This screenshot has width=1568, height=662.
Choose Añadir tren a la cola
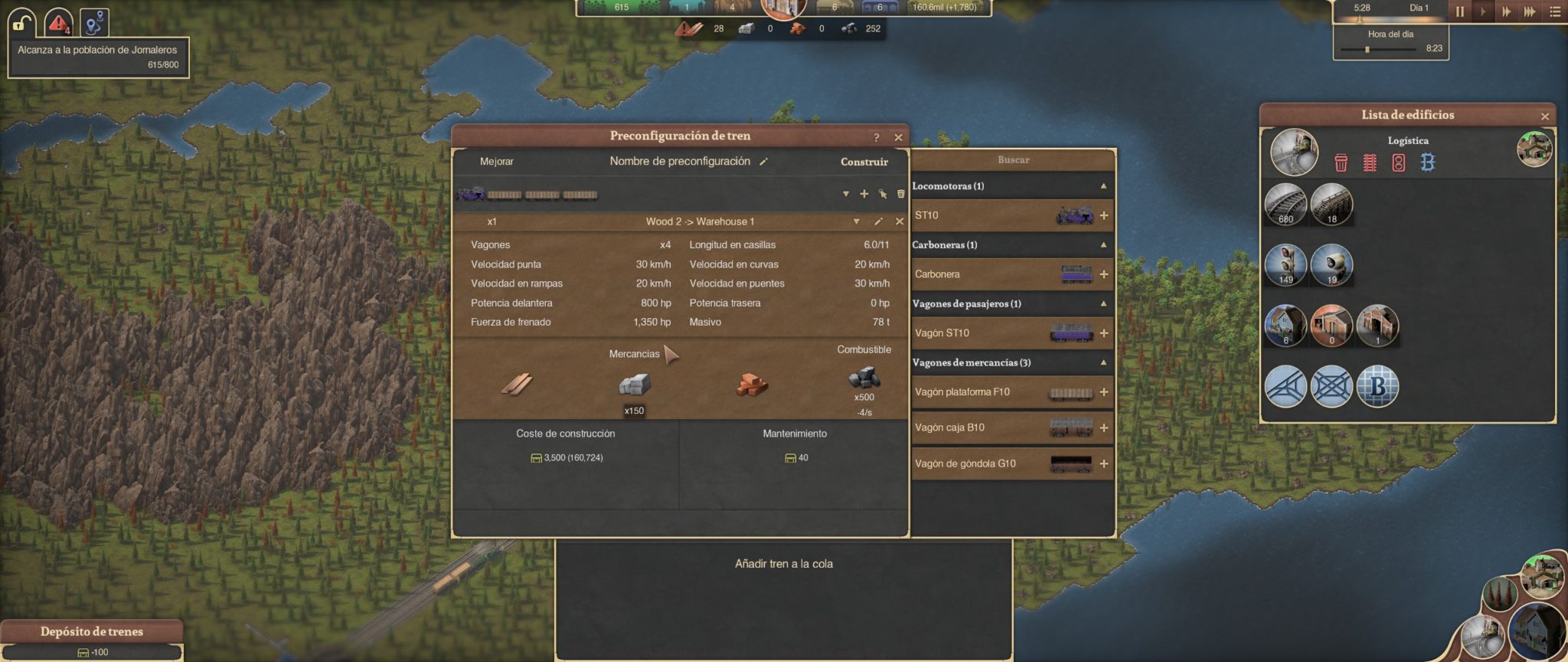[x=783, y=564]
